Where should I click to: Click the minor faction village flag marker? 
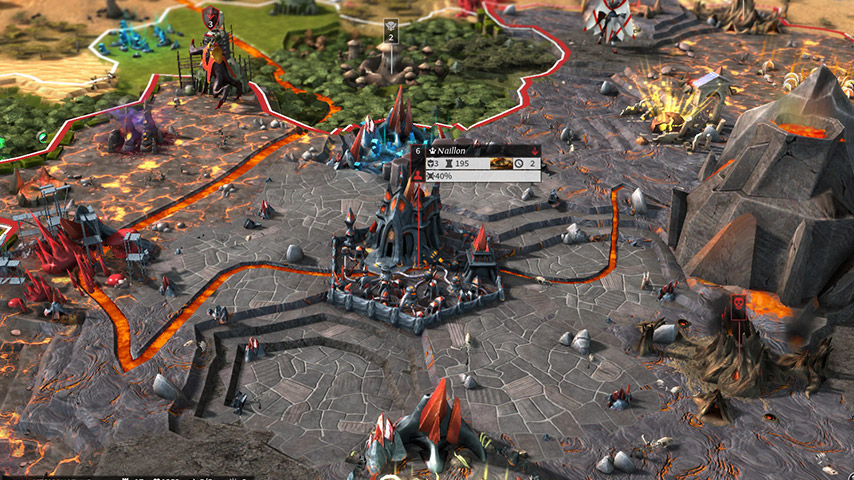click(391, 28)
